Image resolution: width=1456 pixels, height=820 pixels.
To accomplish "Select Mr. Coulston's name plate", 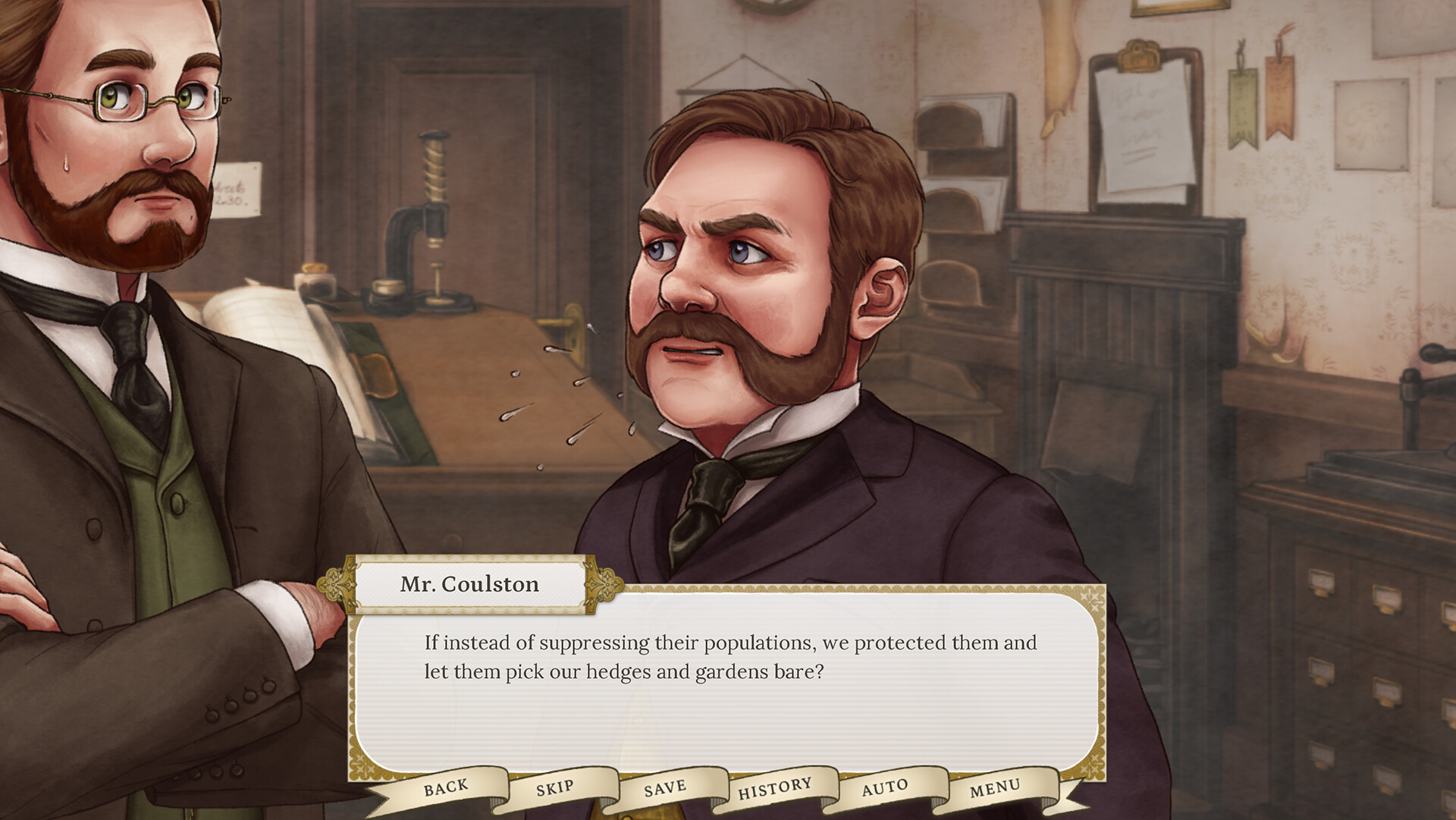I will pyautogui.click(x=469, y=584).
